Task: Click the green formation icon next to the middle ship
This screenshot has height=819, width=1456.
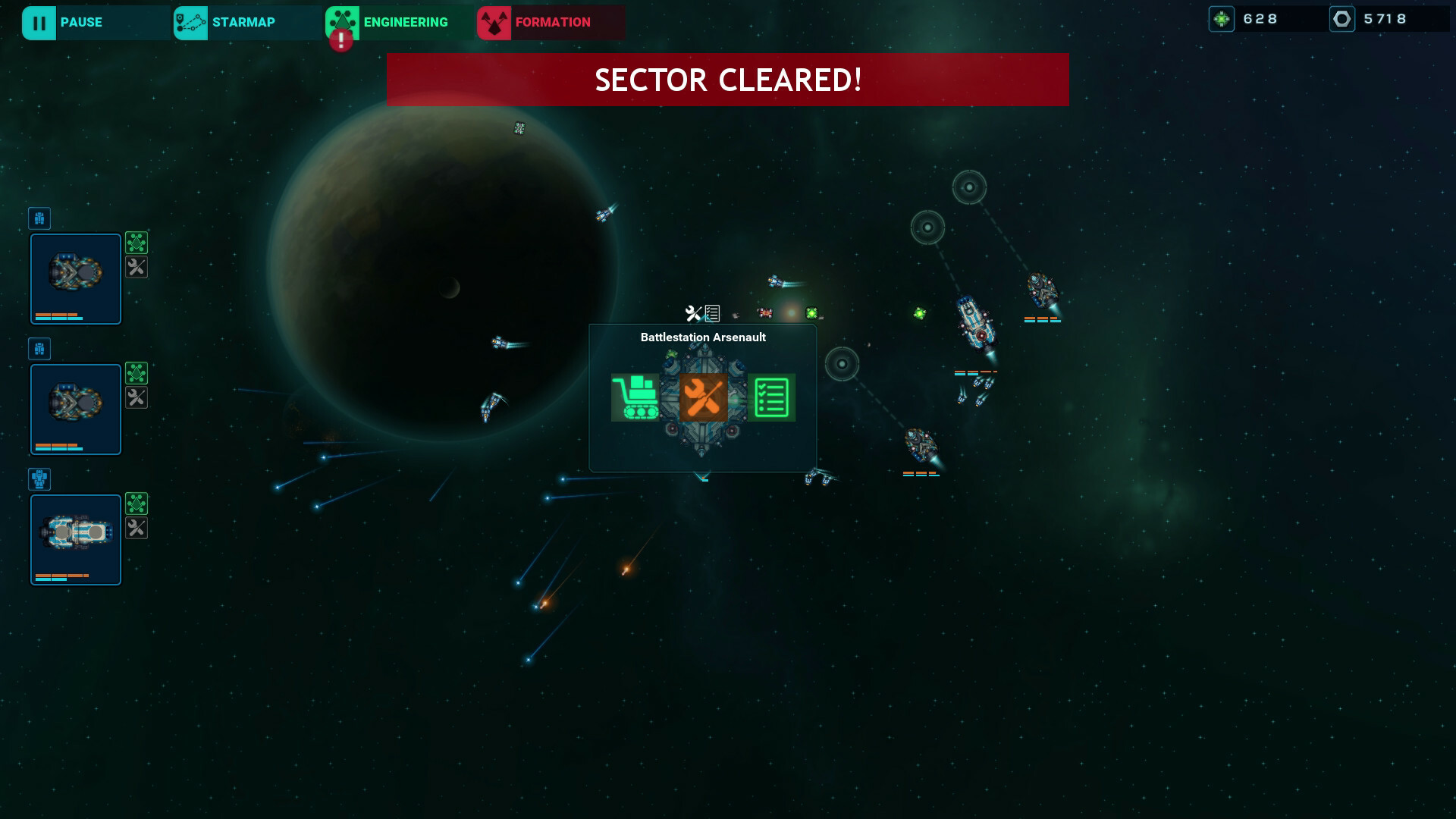Action: pos(136,373)
